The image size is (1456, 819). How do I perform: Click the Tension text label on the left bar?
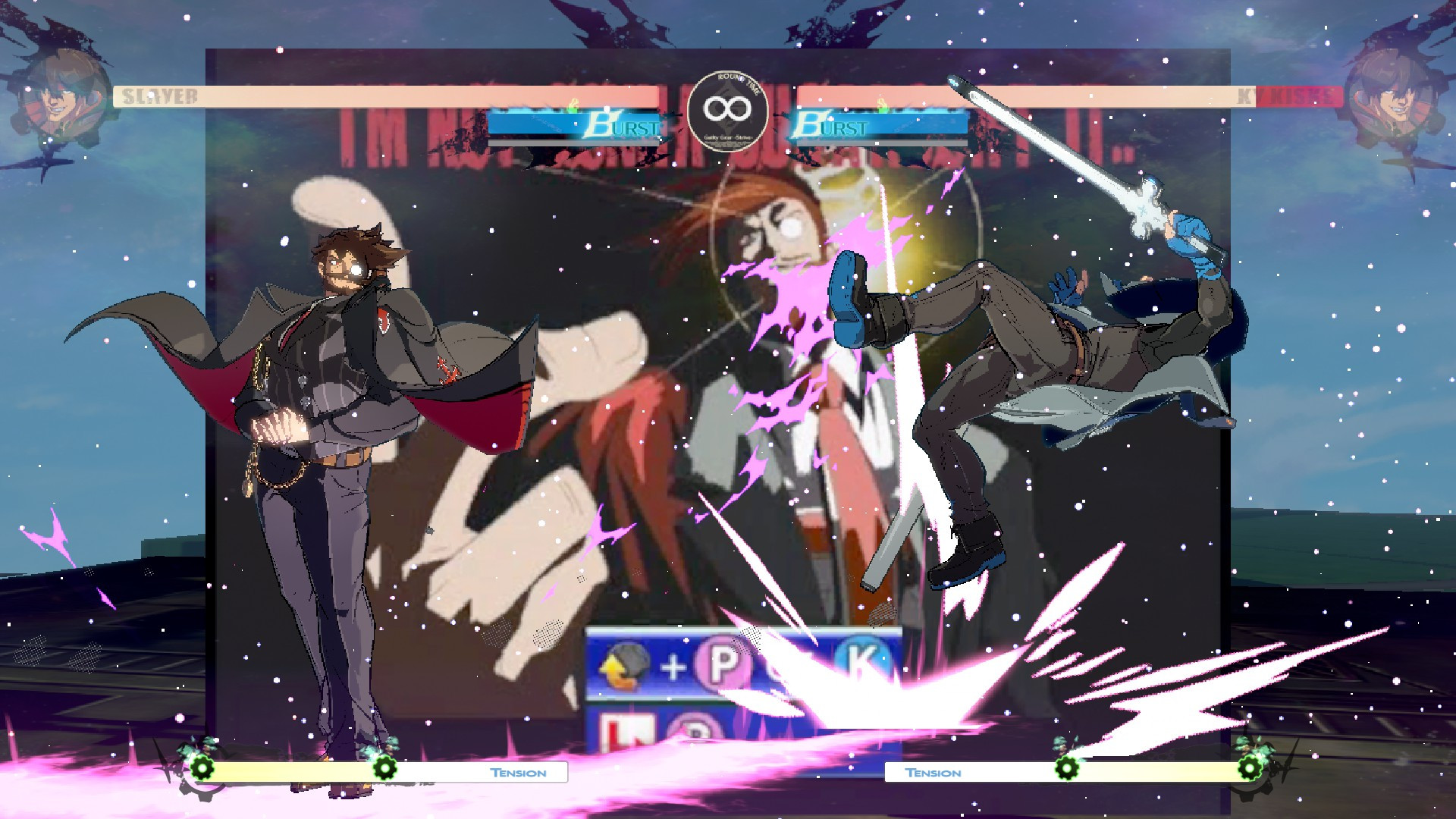point(518,773)
